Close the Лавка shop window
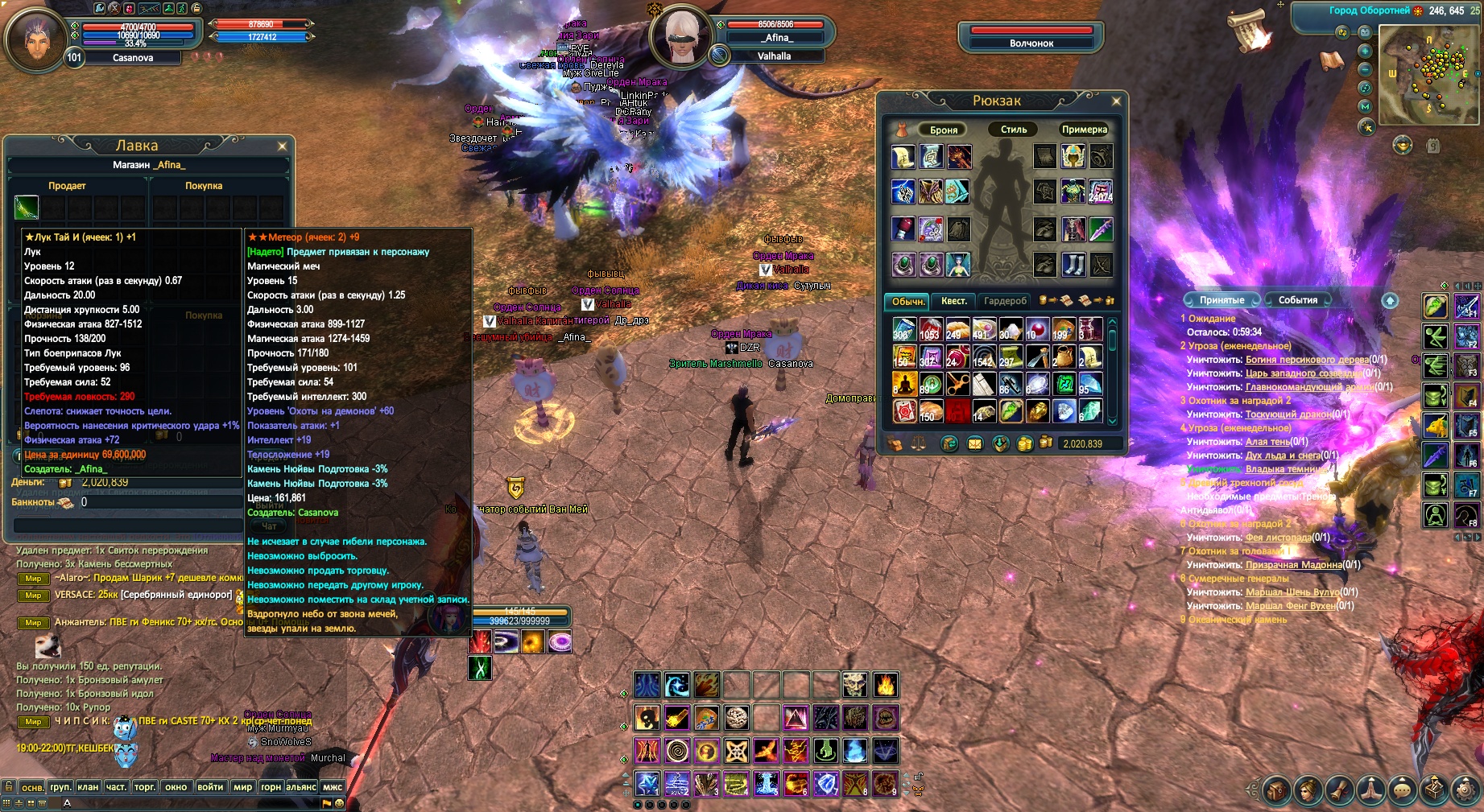Image resolution: width=1484 pixels, height=812 pixels. pos(282,146)
